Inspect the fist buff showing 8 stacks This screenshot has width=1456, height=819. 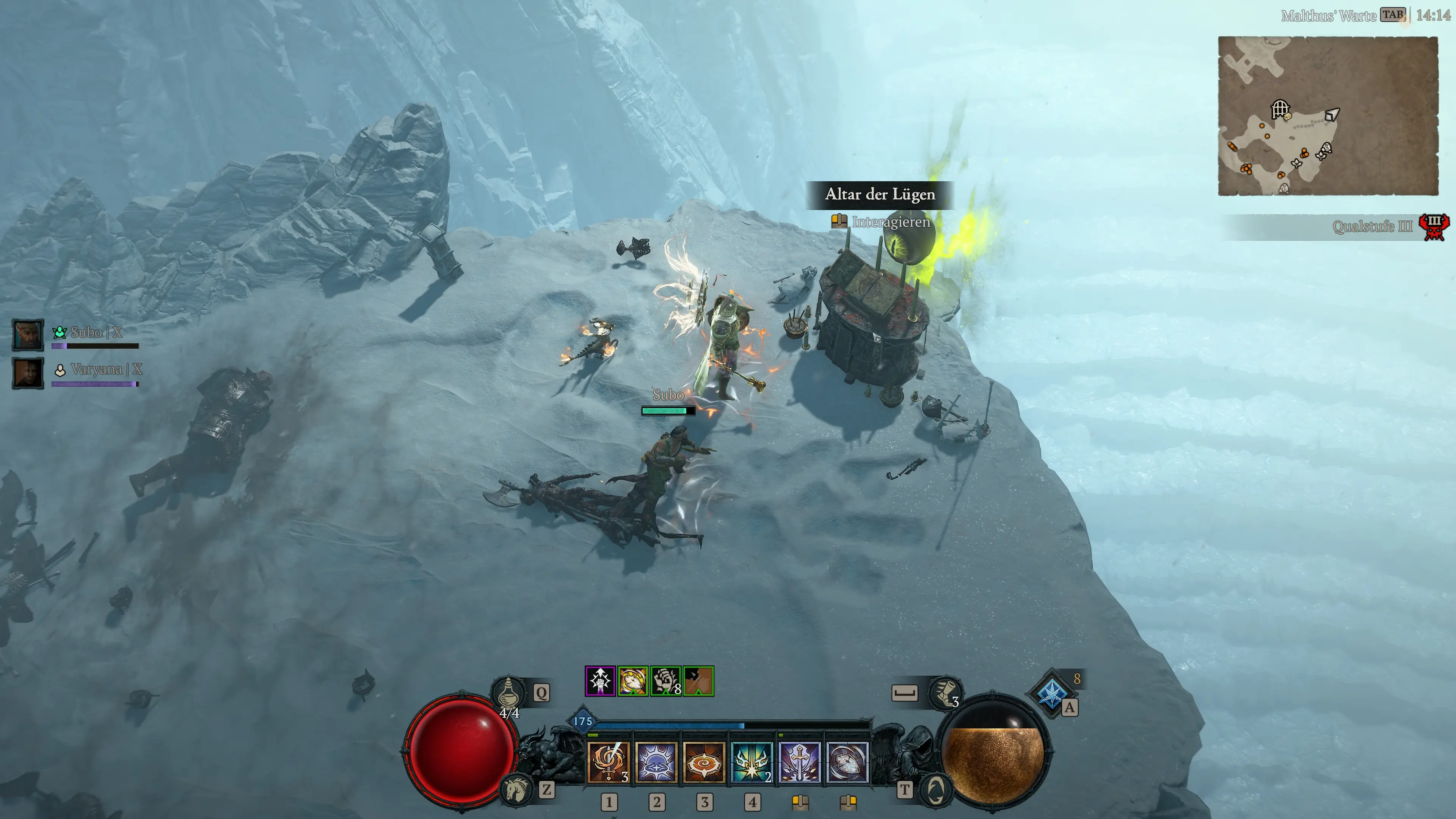tap(665, 681)
